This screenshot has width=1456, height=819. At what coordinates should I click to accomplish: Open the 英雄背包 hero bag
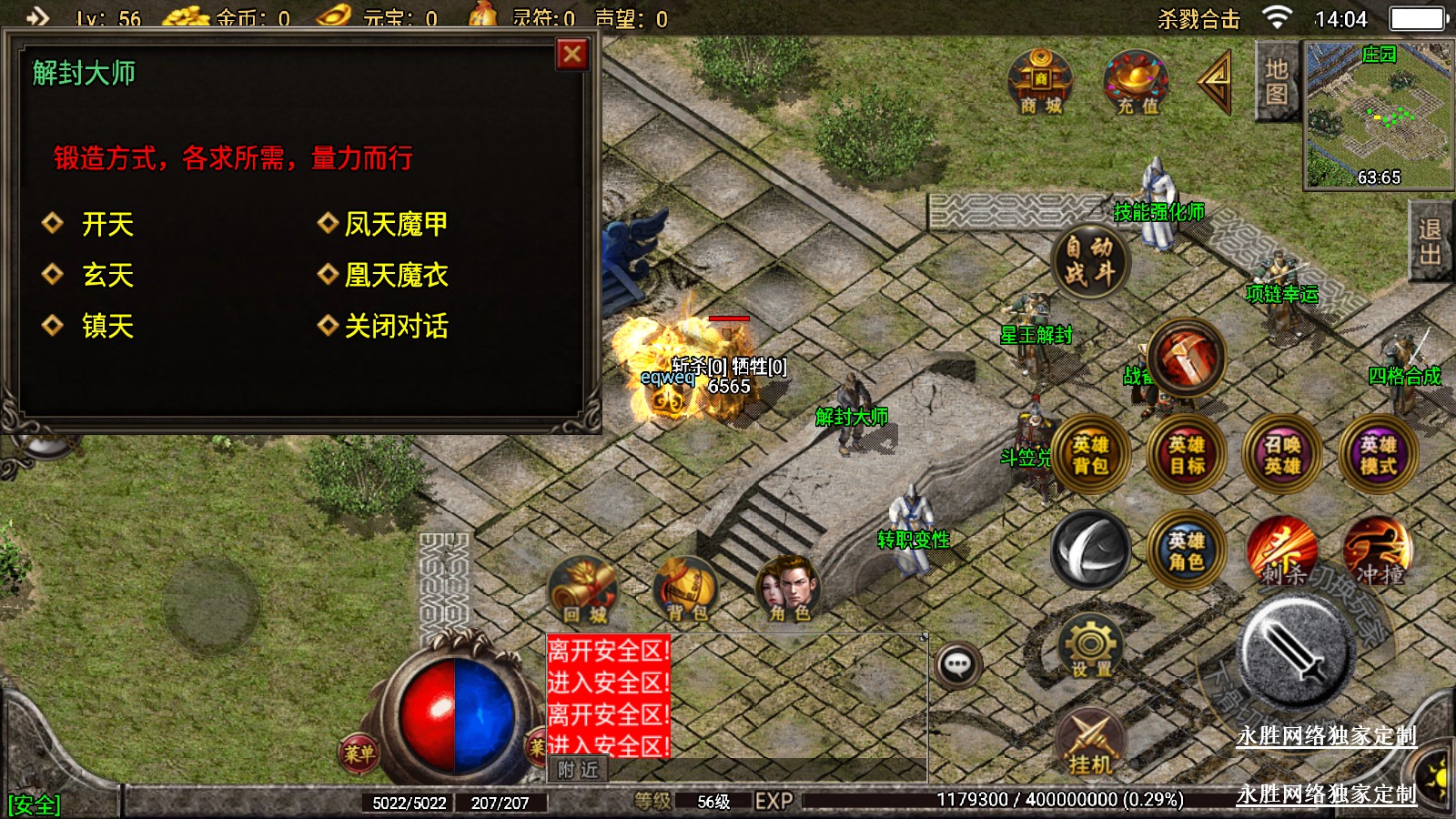[x=1089, y=455]
